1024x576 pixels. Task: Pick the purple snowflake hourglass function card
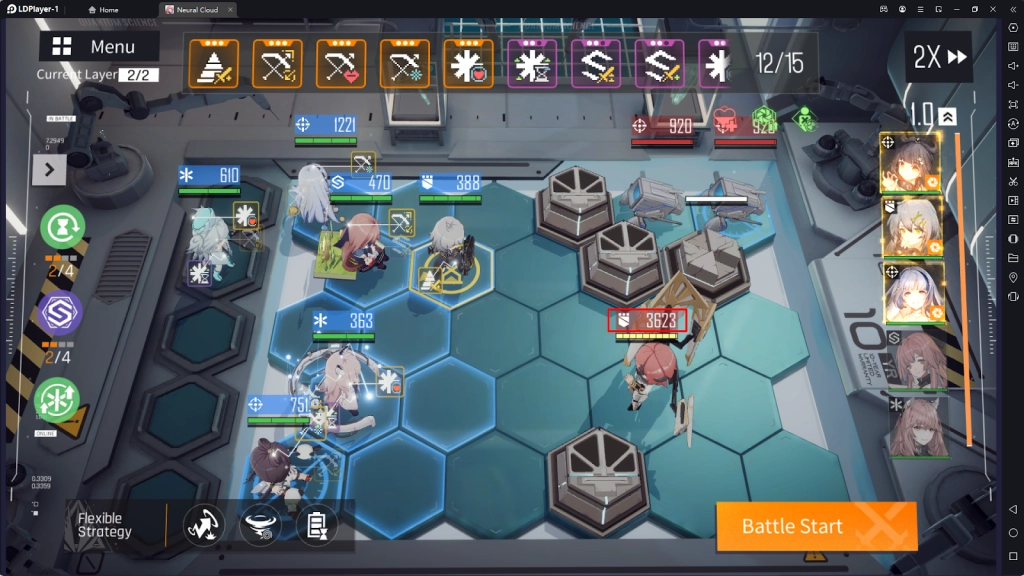[x=532, y=64]
